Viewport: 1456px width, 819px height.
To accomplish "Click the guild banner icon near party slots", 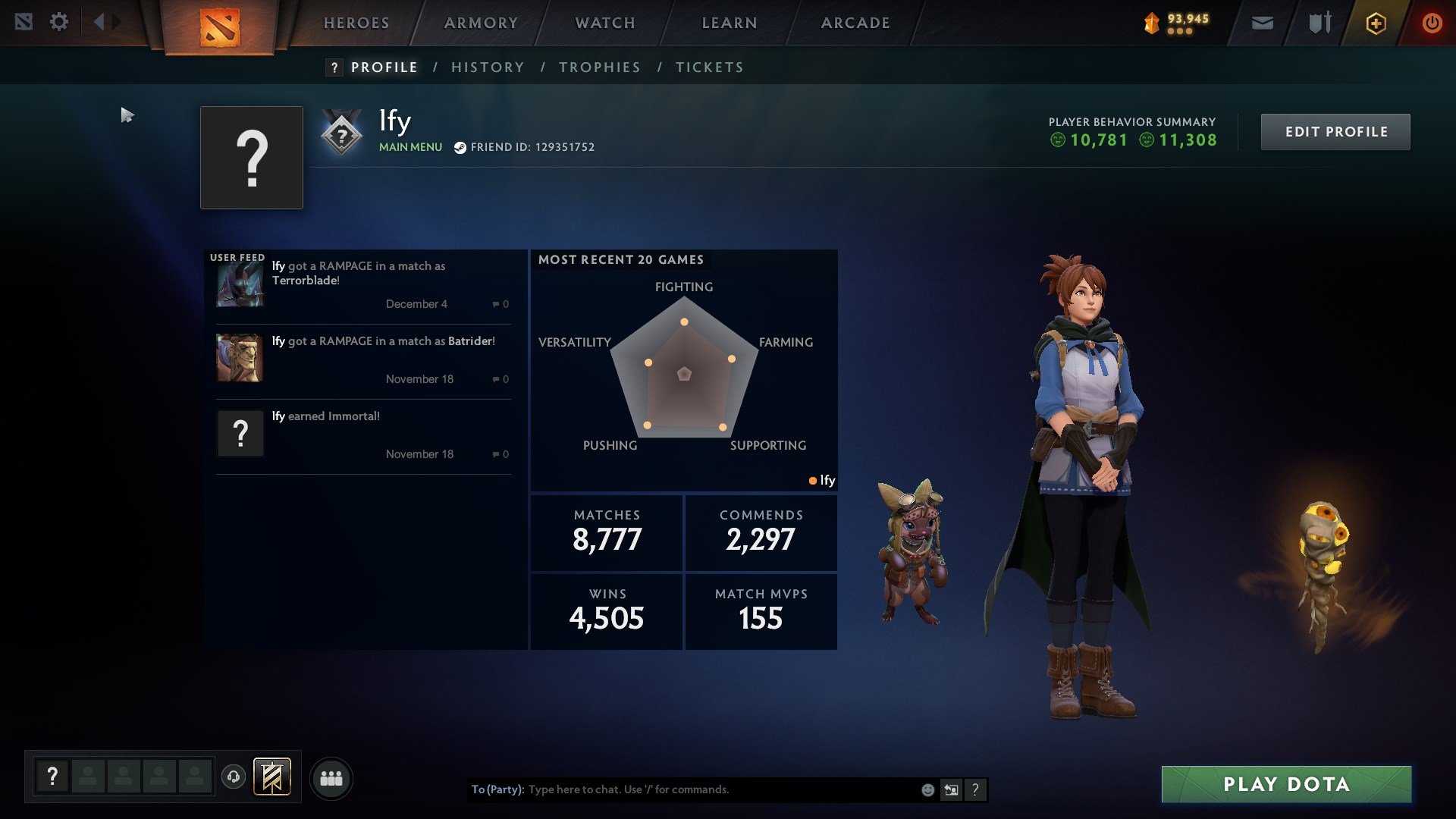I will pyautogui.click(x=273, y=777).
